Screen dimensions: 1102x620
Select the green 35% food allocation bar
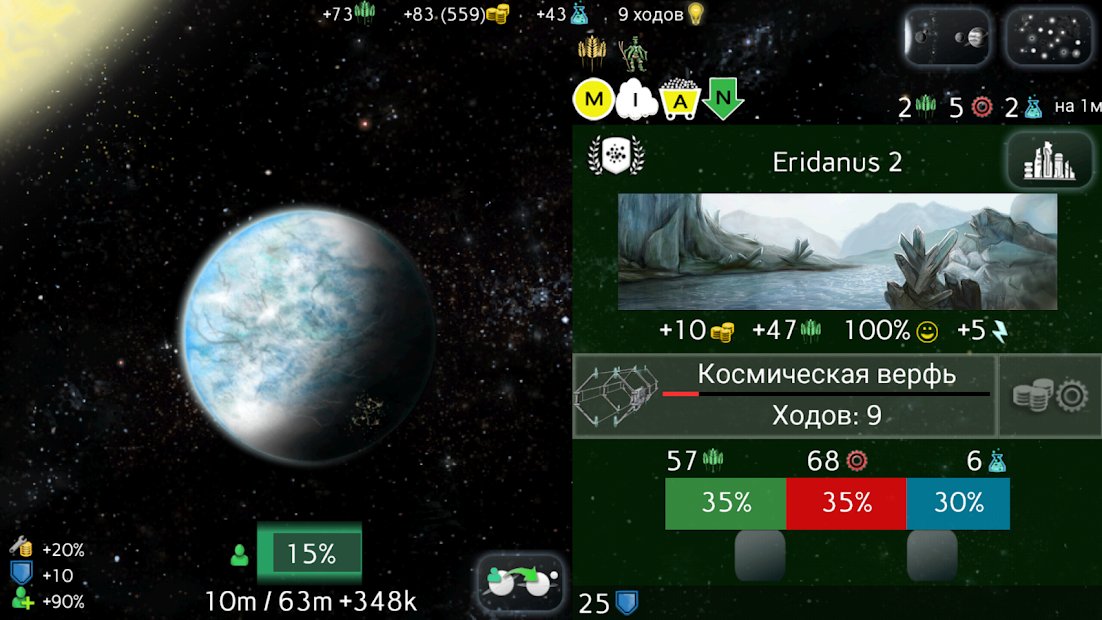click(726, 503)
